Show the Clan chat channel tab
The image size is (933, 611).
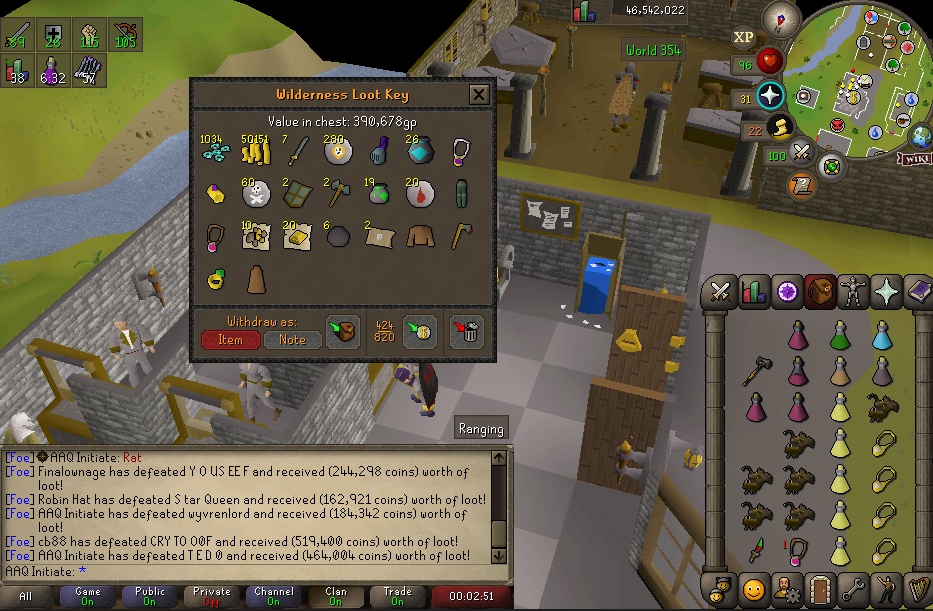tap(336, 596)
